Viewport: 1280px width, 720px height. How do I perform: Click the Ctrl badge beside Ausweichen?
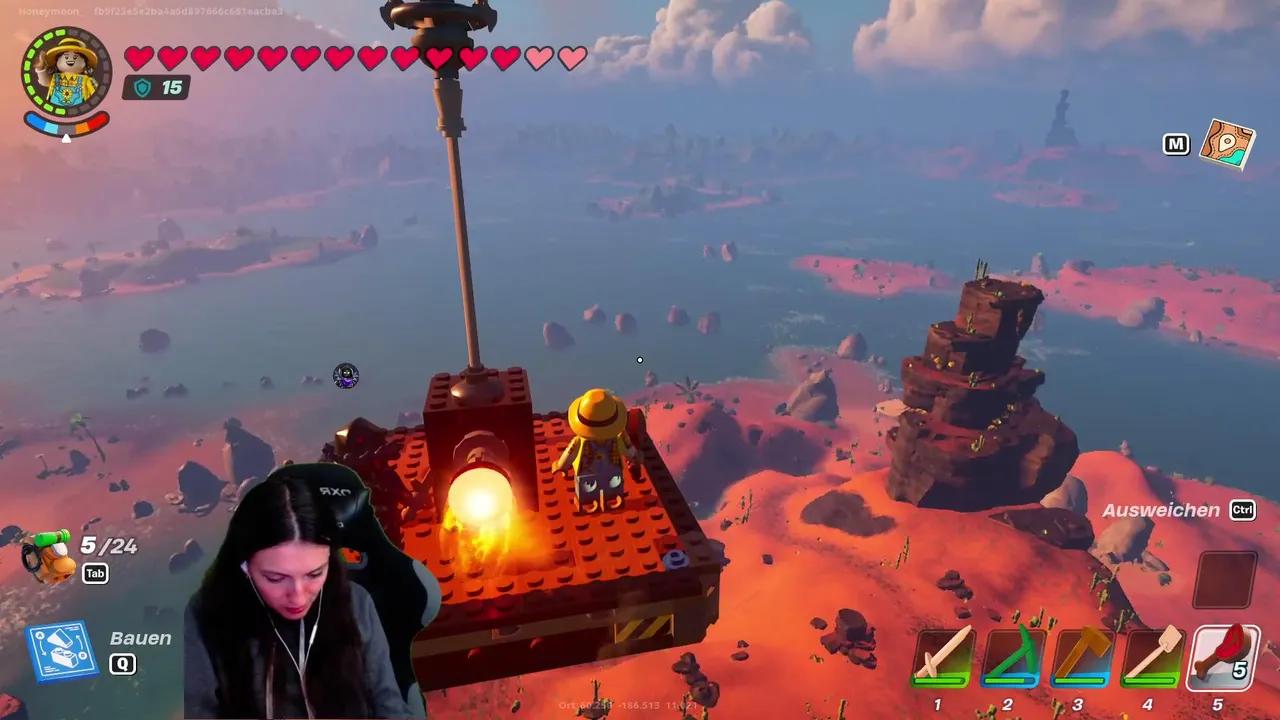1242,511
